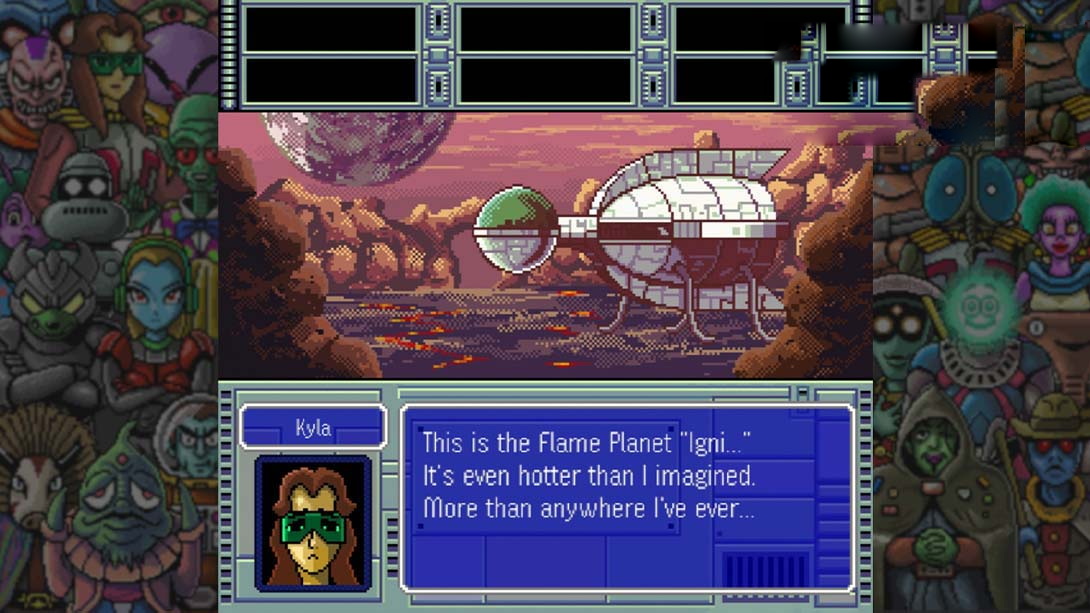Select Kyla's character portrait
The width and height of the screenshot is (1090, 613).
[x=313, y=522]
